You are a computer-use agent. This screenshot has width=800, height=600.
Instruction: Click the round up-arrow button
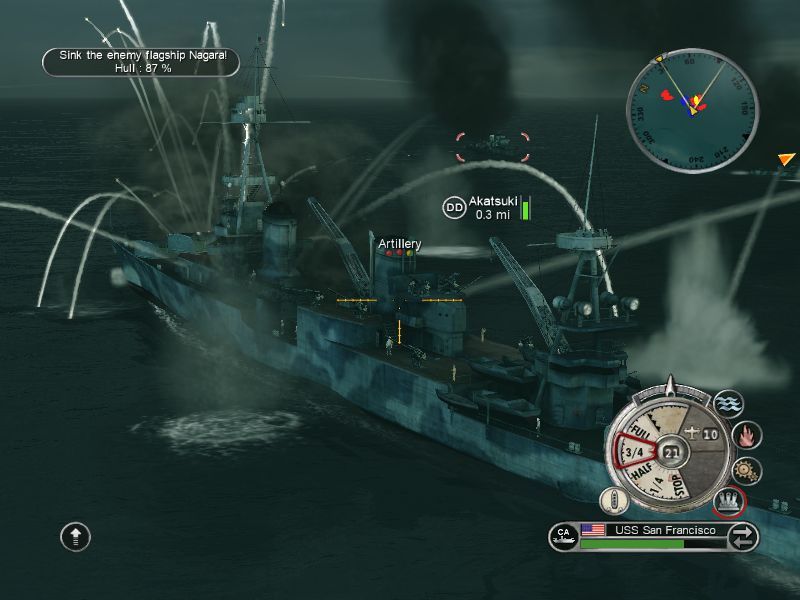76,536
